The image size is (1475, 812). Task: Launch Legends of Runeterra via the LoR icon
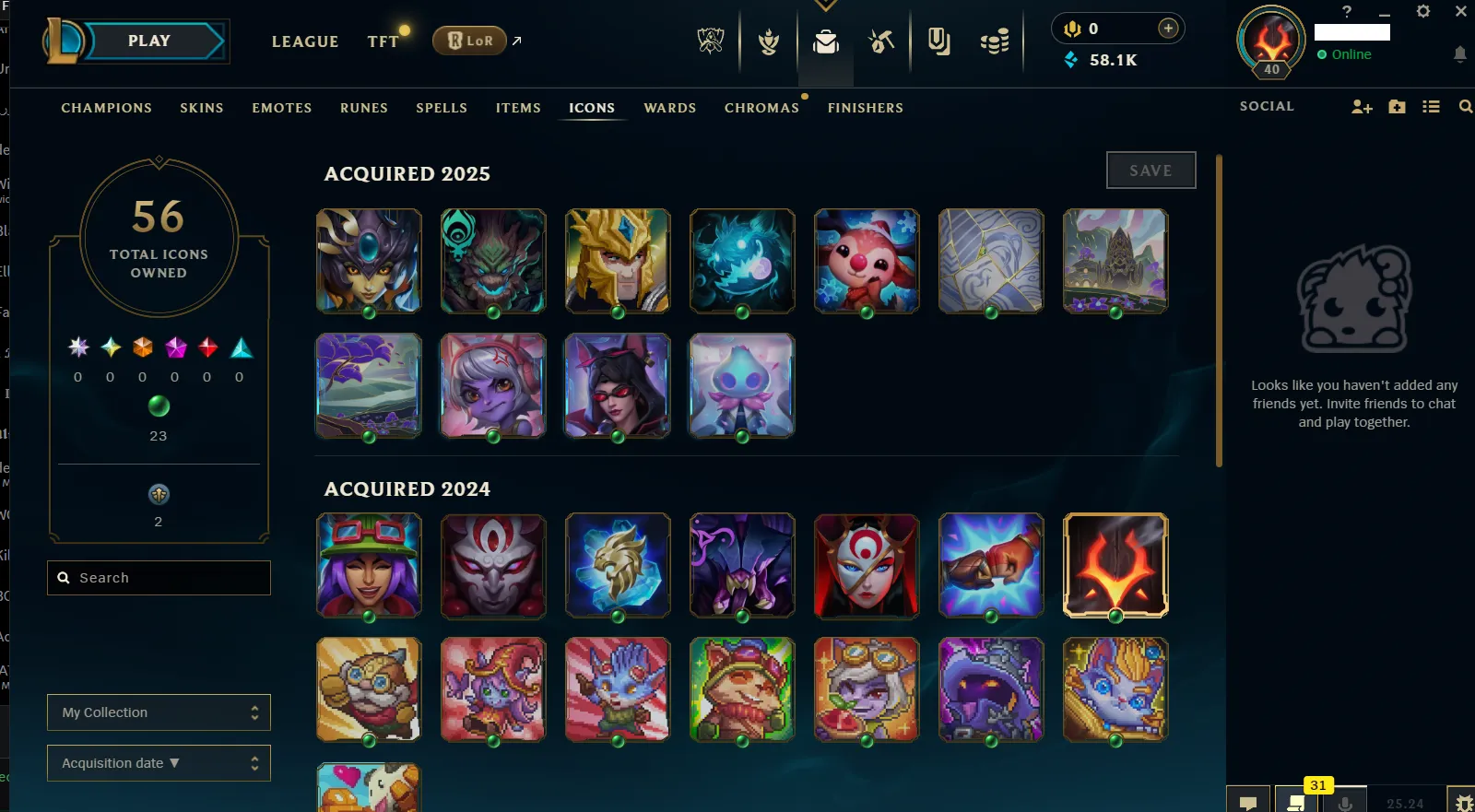click(x=468, y=41)
